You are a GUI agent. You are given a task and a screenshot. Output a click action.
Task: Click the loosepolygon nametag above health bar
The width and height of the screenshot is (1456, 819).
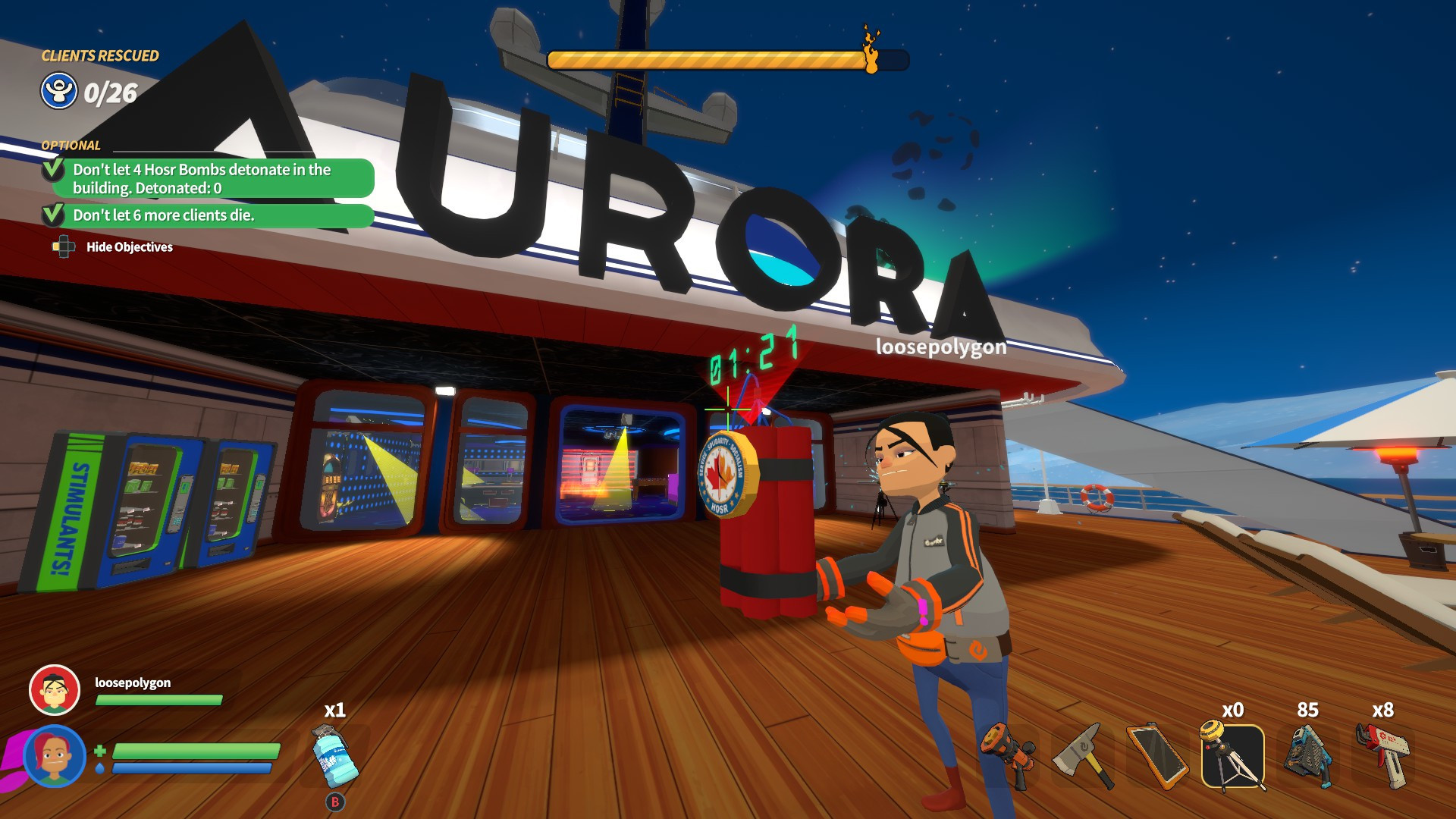[x=133, y=683]
